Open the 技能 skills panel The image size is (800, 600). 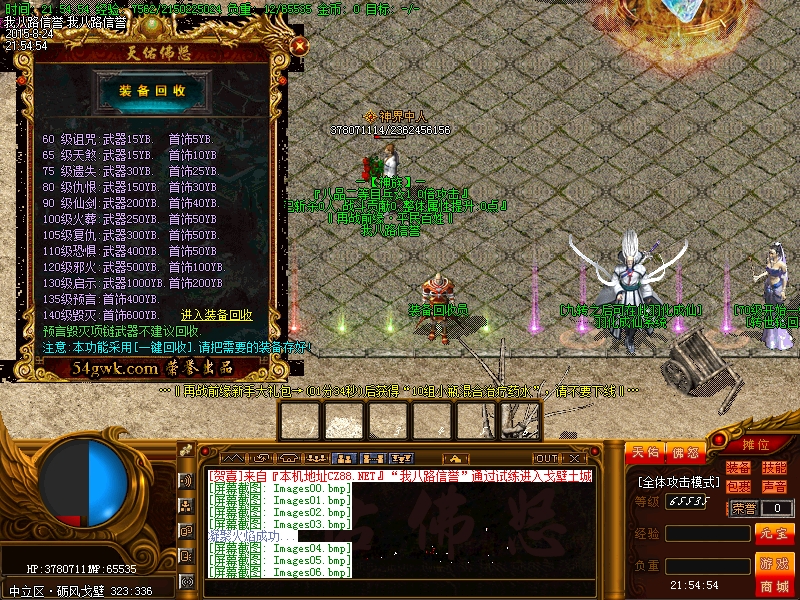(774, 468)
